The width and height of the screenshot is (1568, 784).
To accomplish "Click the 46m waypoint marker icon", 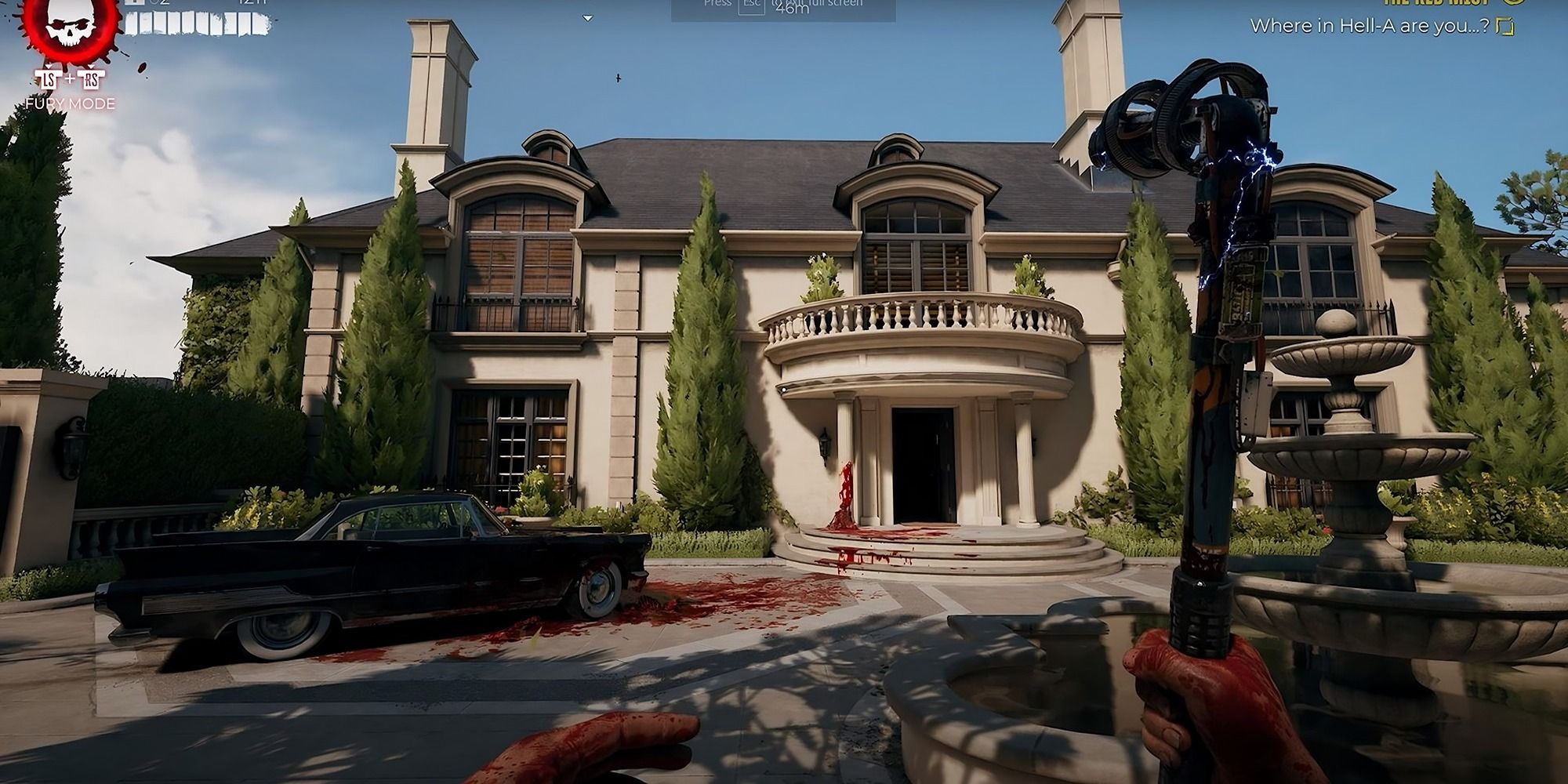I will point(793,9).
